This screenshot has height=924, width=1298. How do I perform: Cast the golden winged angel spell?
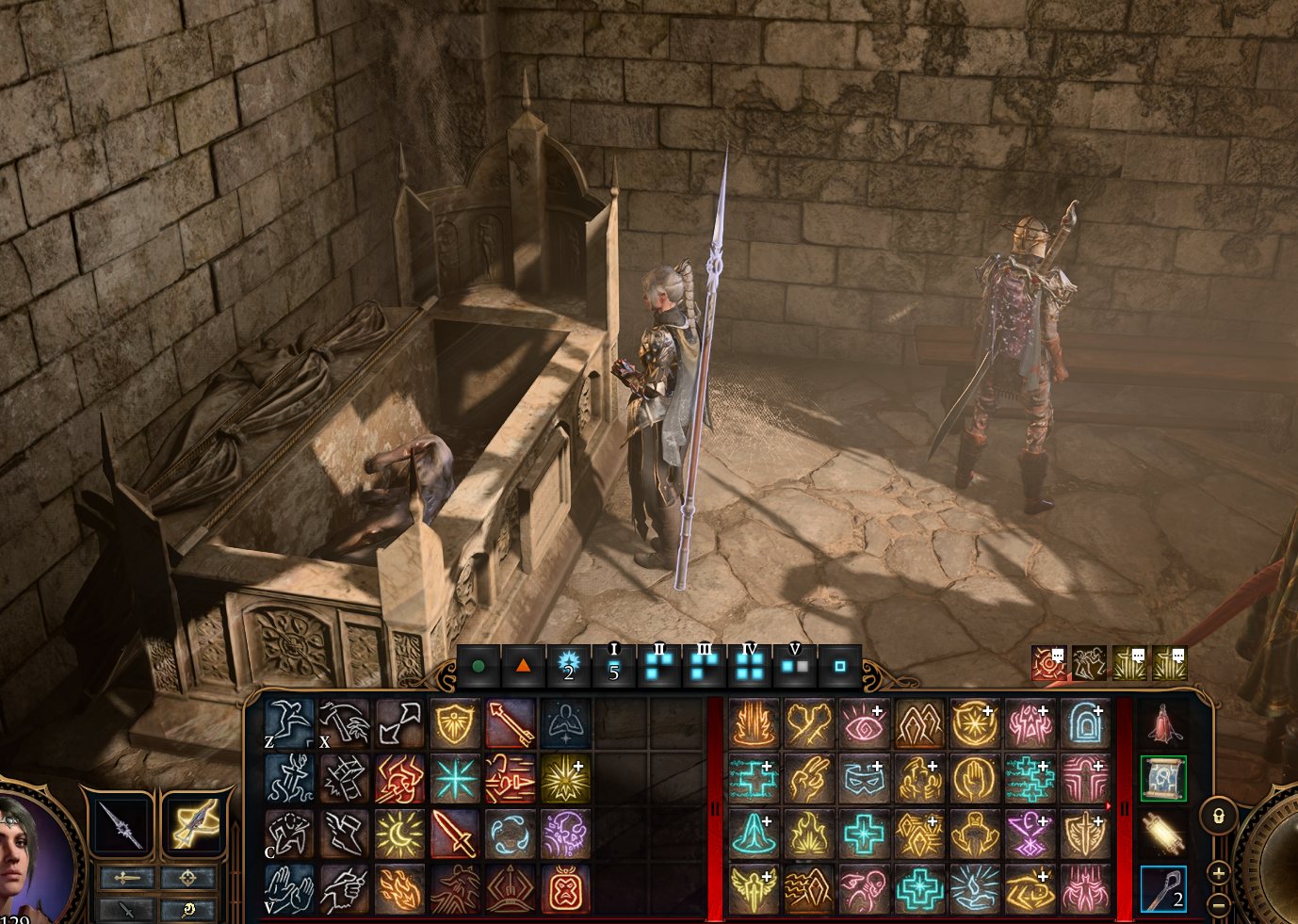click(754, 889)
